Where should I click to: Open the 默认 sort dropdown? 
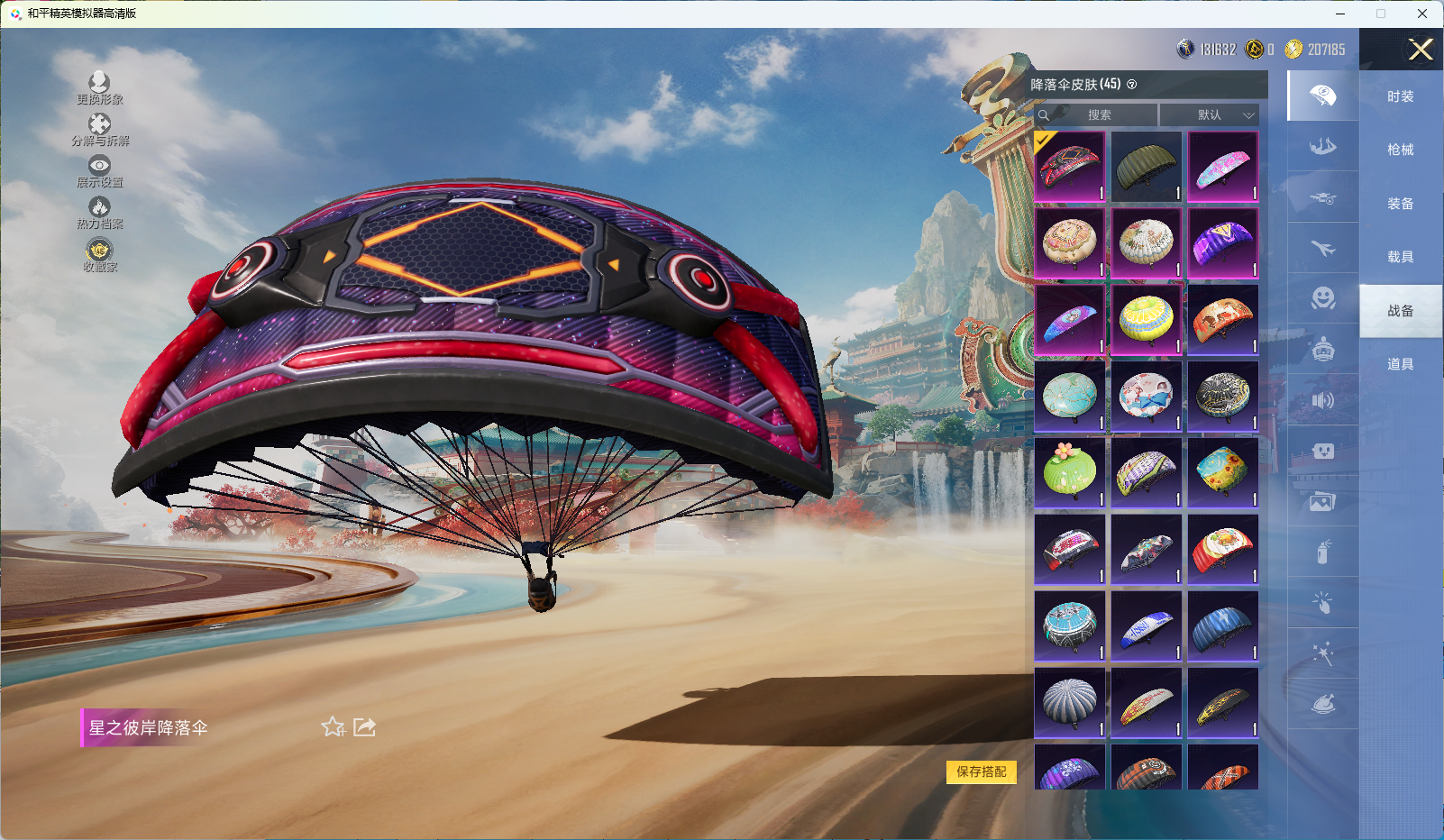coord(1209,115)
